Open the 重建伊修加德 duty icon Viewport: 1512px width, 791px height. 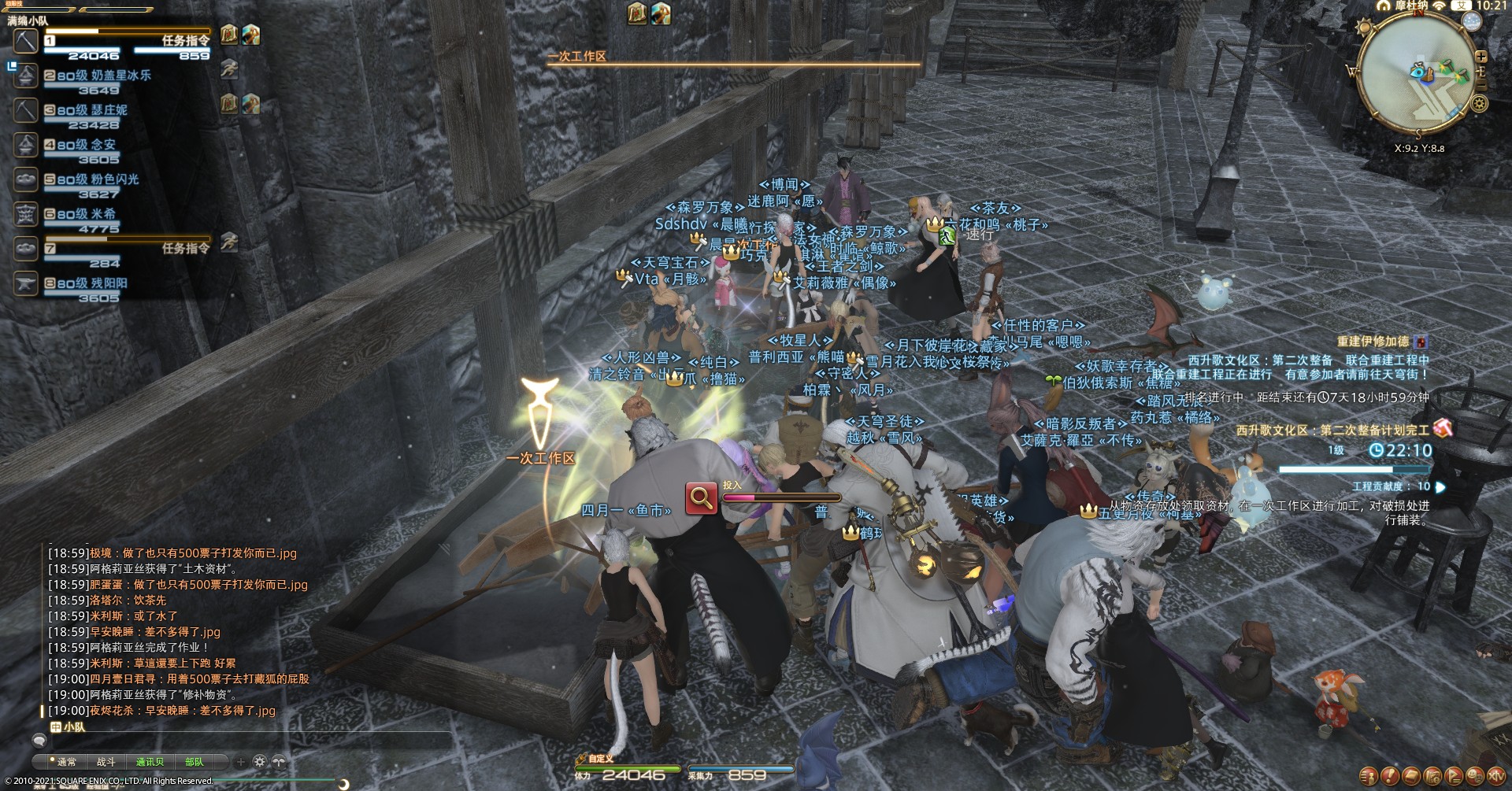(x=1420, y=342)
